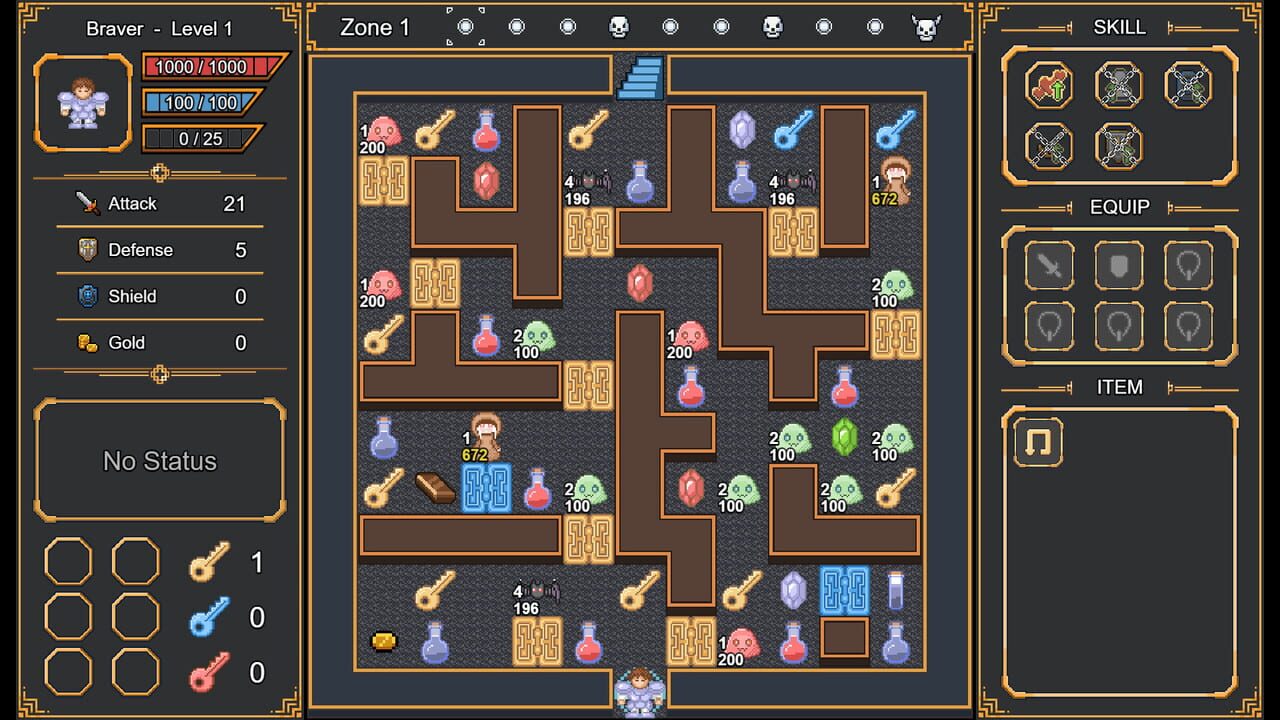Select the Attack Up skill
Screen dimensions: 1280x720
coord(1048,85)
